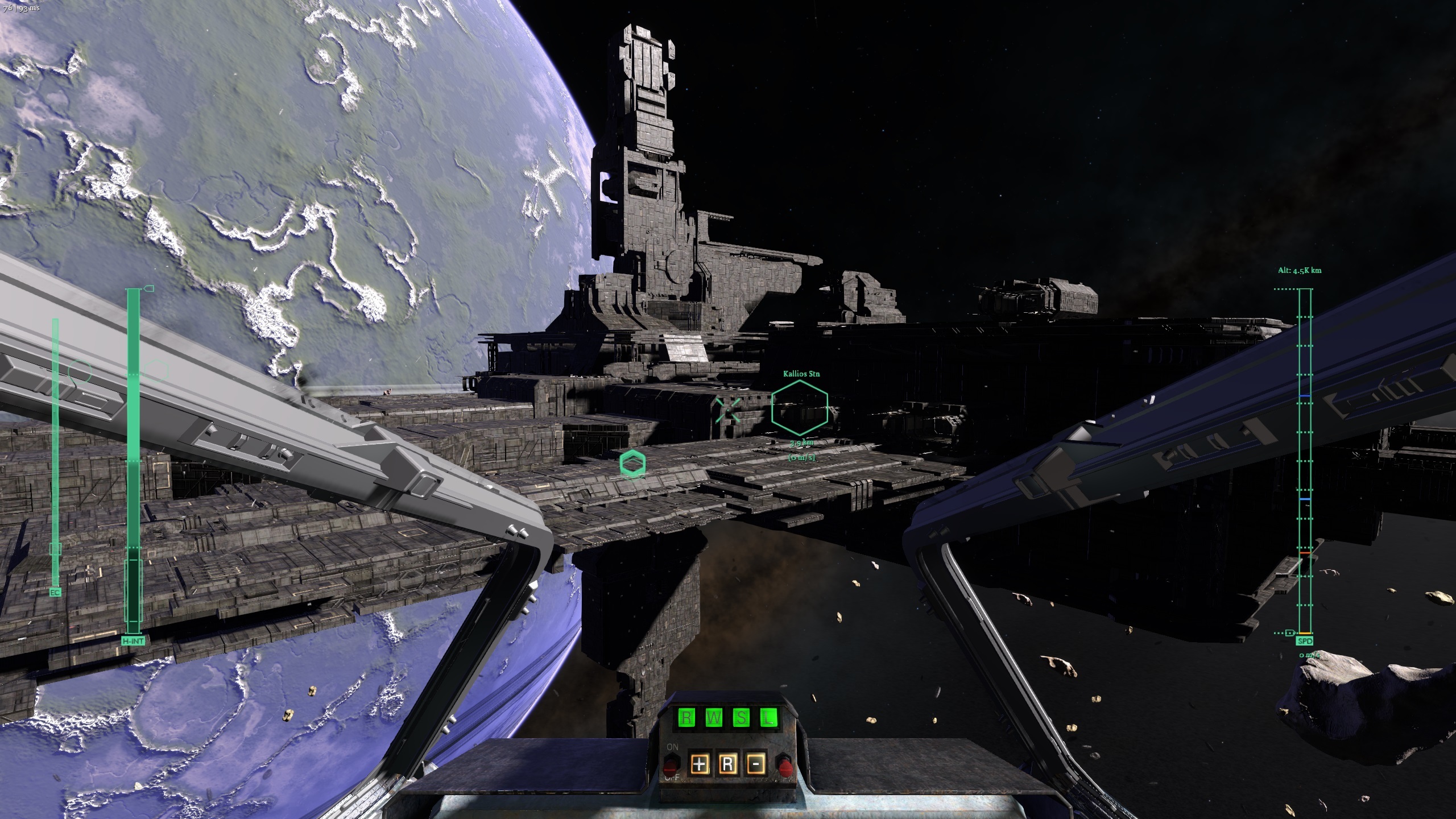Screen dimensions: 1456x819
Task: Hit the amber-framed white R button
Action: [x=727, y=764]
